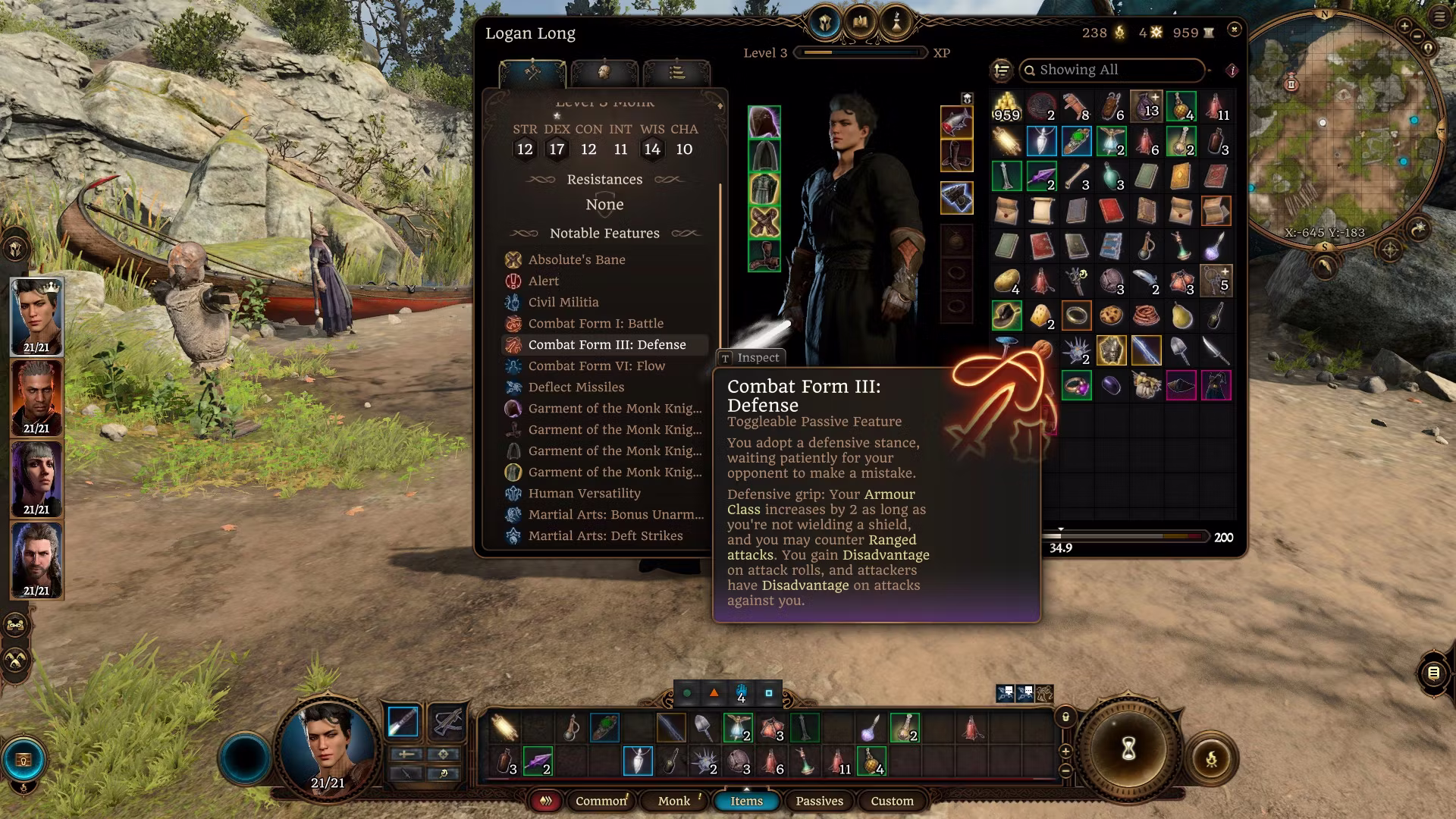Select Absolute's Bane in Notable Features
Screen dimensions: 1456x819
576,259
